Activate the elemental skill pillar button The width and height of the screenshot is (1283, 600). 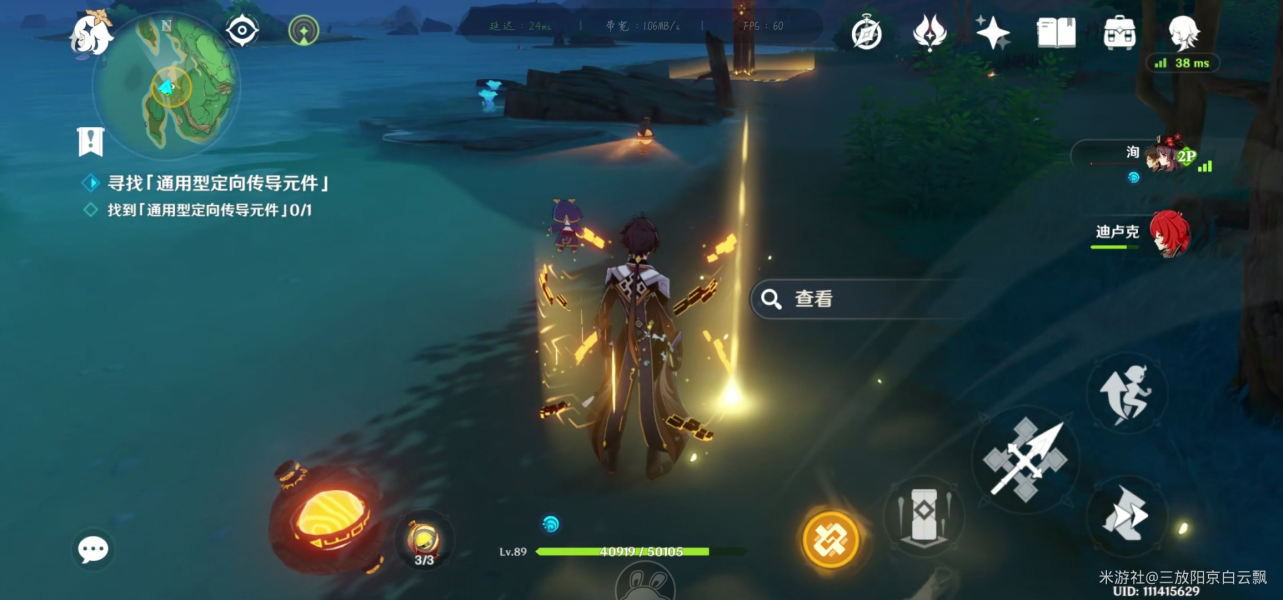pyautogui.click(x=923, y=516)
